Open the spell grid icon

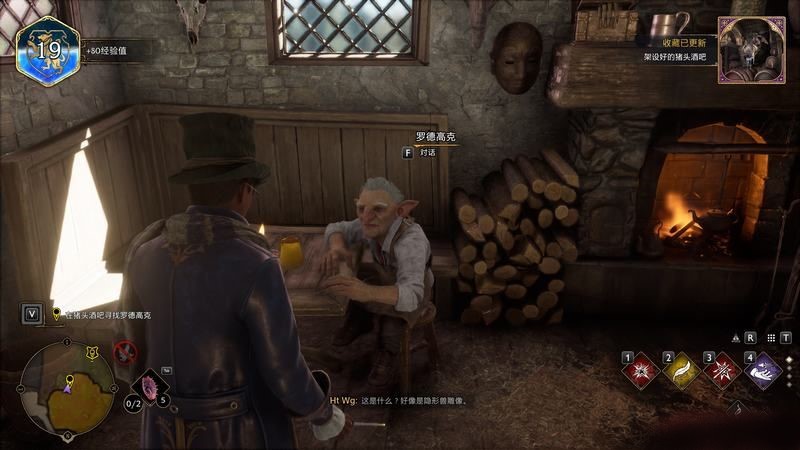pos(770,338)
